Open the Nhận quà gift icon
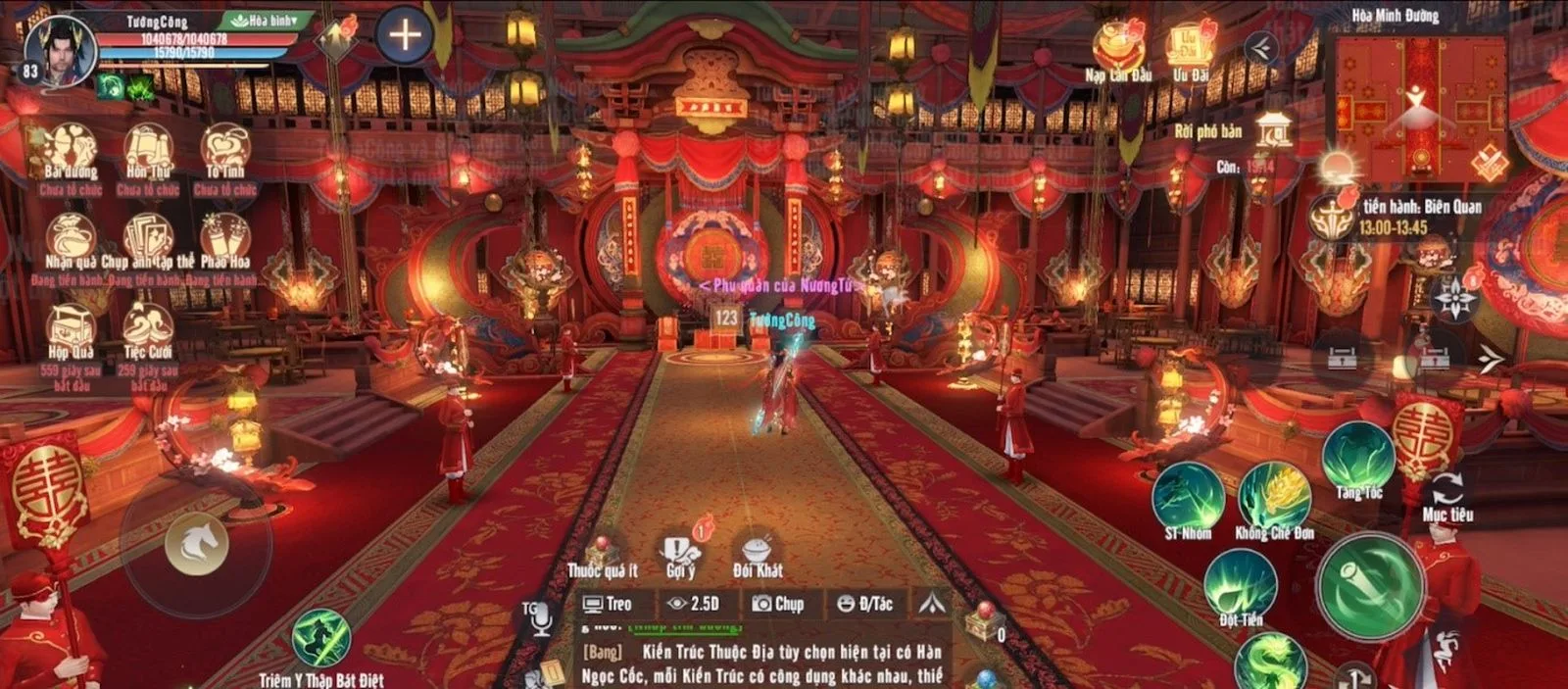Viewport: 1568px width, 689px height. pyautogui.click(x=71, y=239)
